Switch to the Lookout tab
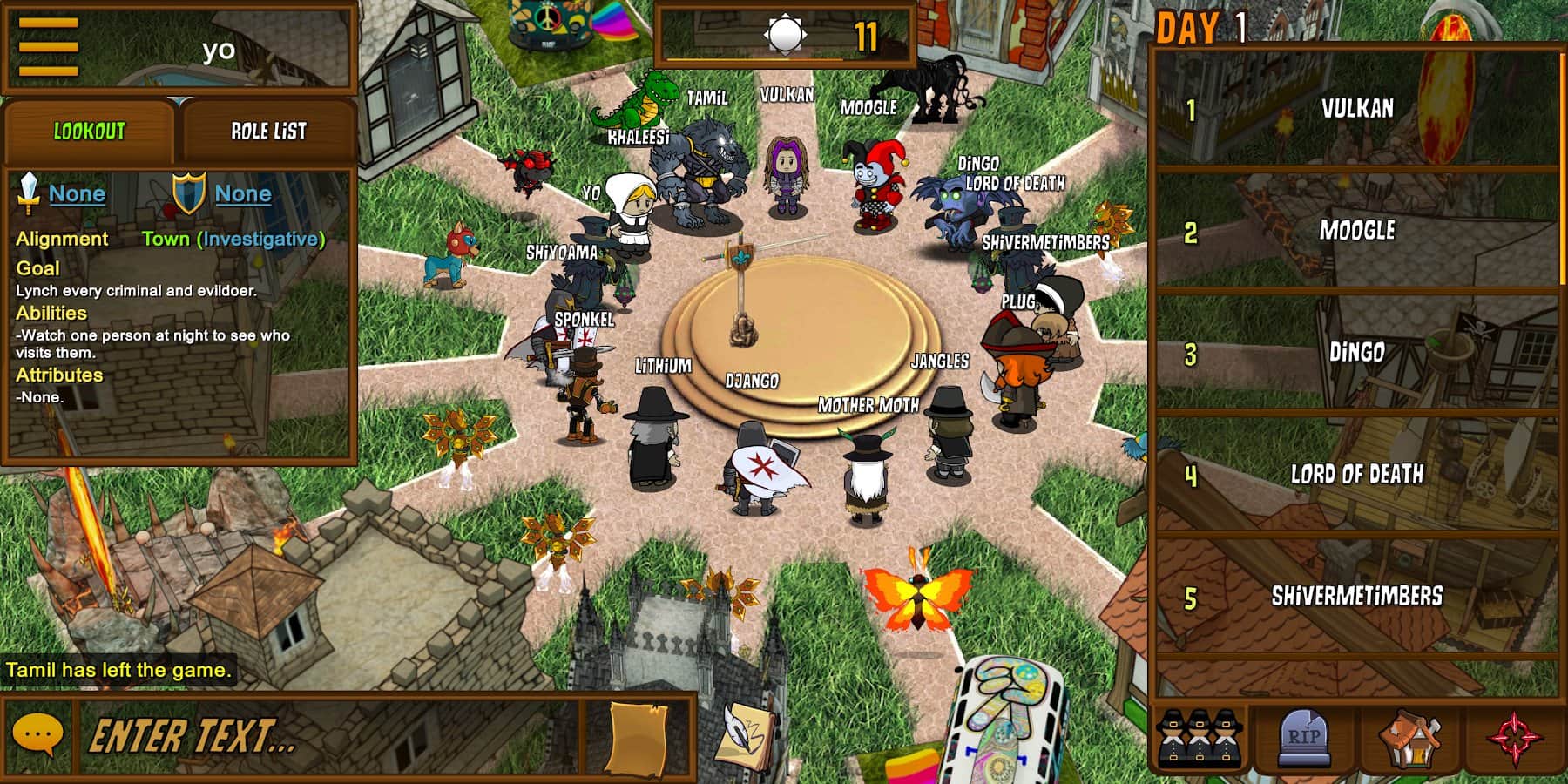 click(x=87, y=131)
